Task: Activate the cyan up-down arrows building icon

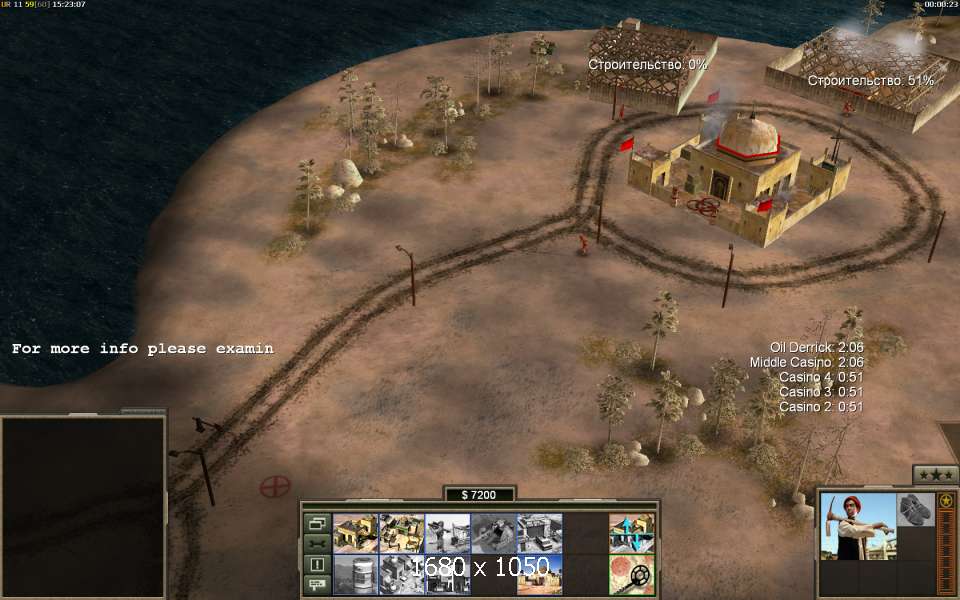Action: tap(631, 533)
